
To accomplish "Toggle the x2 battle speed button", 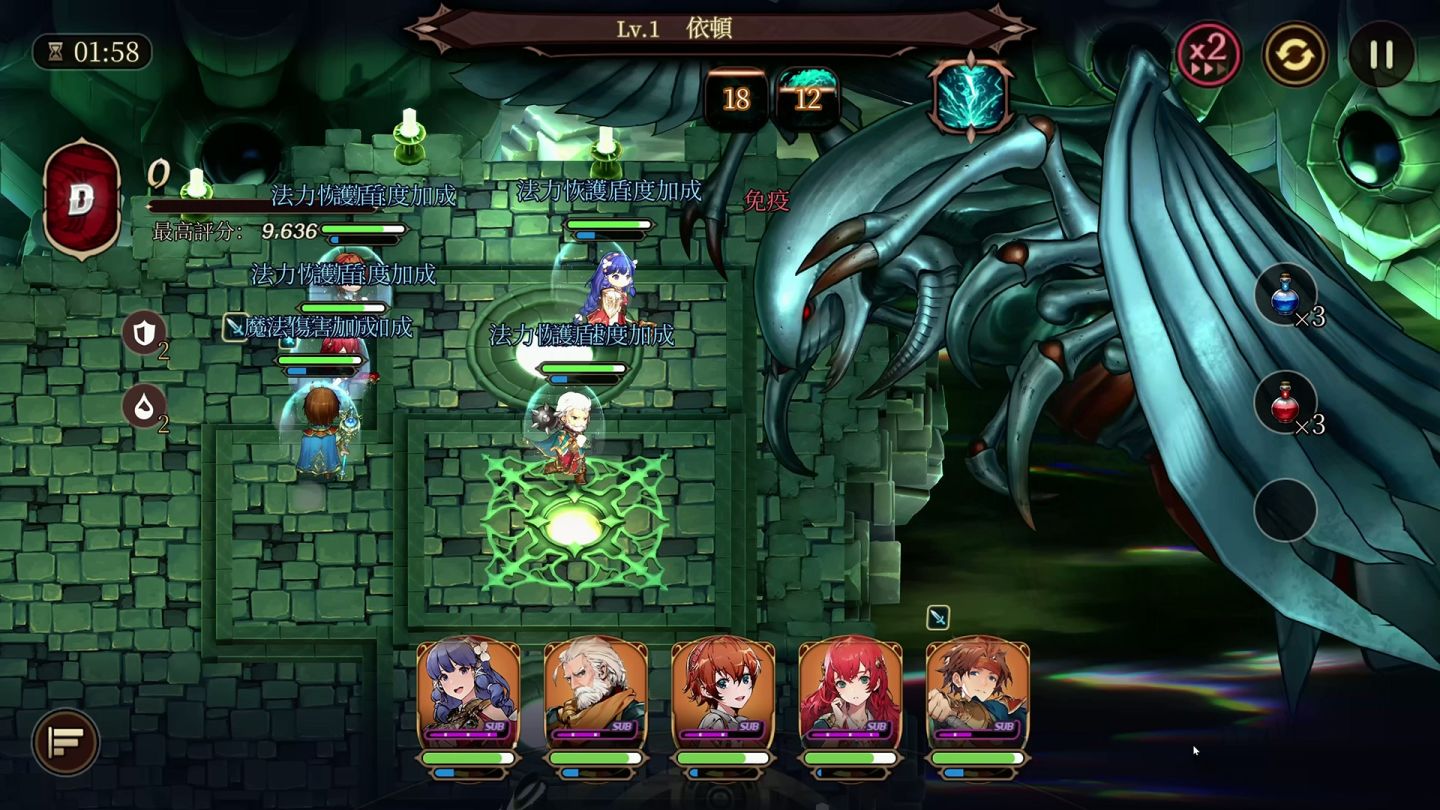I will [1208, 52].
